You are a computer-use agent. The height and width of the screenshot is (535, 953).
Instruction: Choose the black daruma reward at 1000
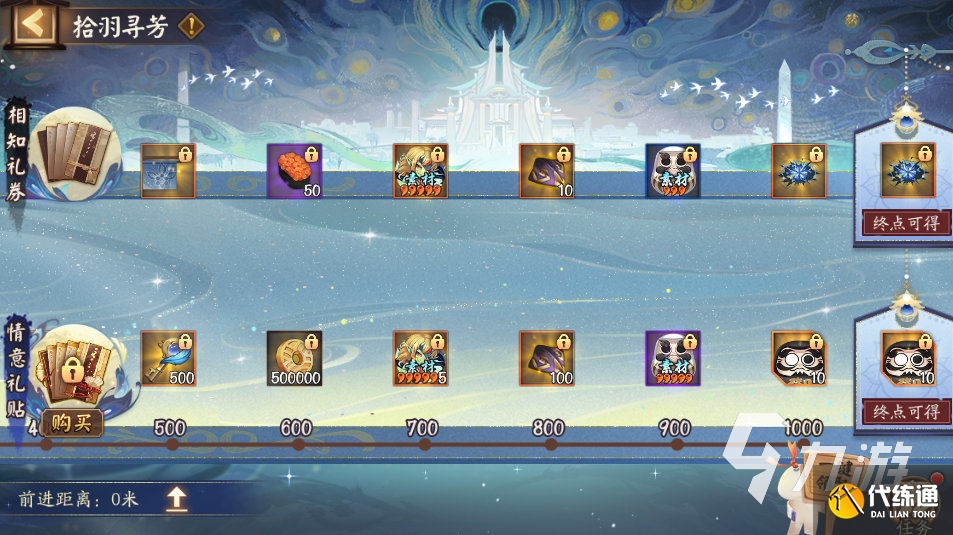(x=798, y=358)
